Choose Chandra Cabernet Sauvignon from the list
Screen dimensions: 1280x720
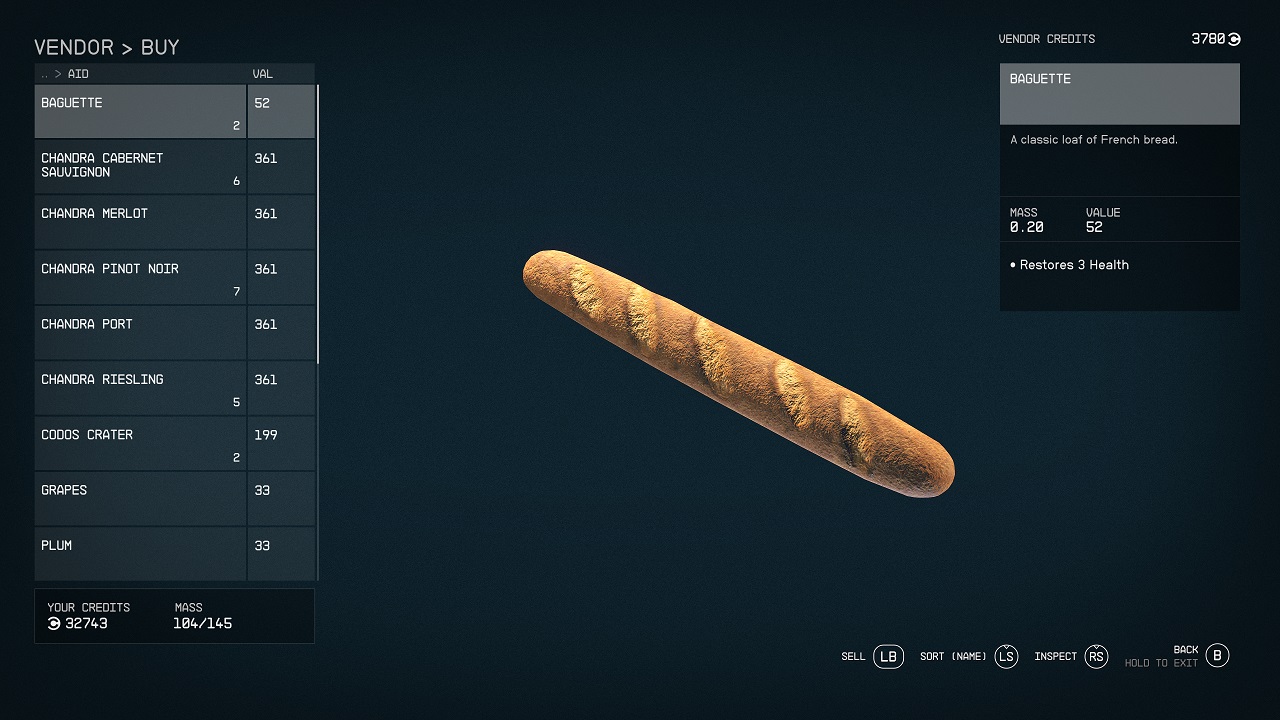pyautogui.click(x=140, y=167)
